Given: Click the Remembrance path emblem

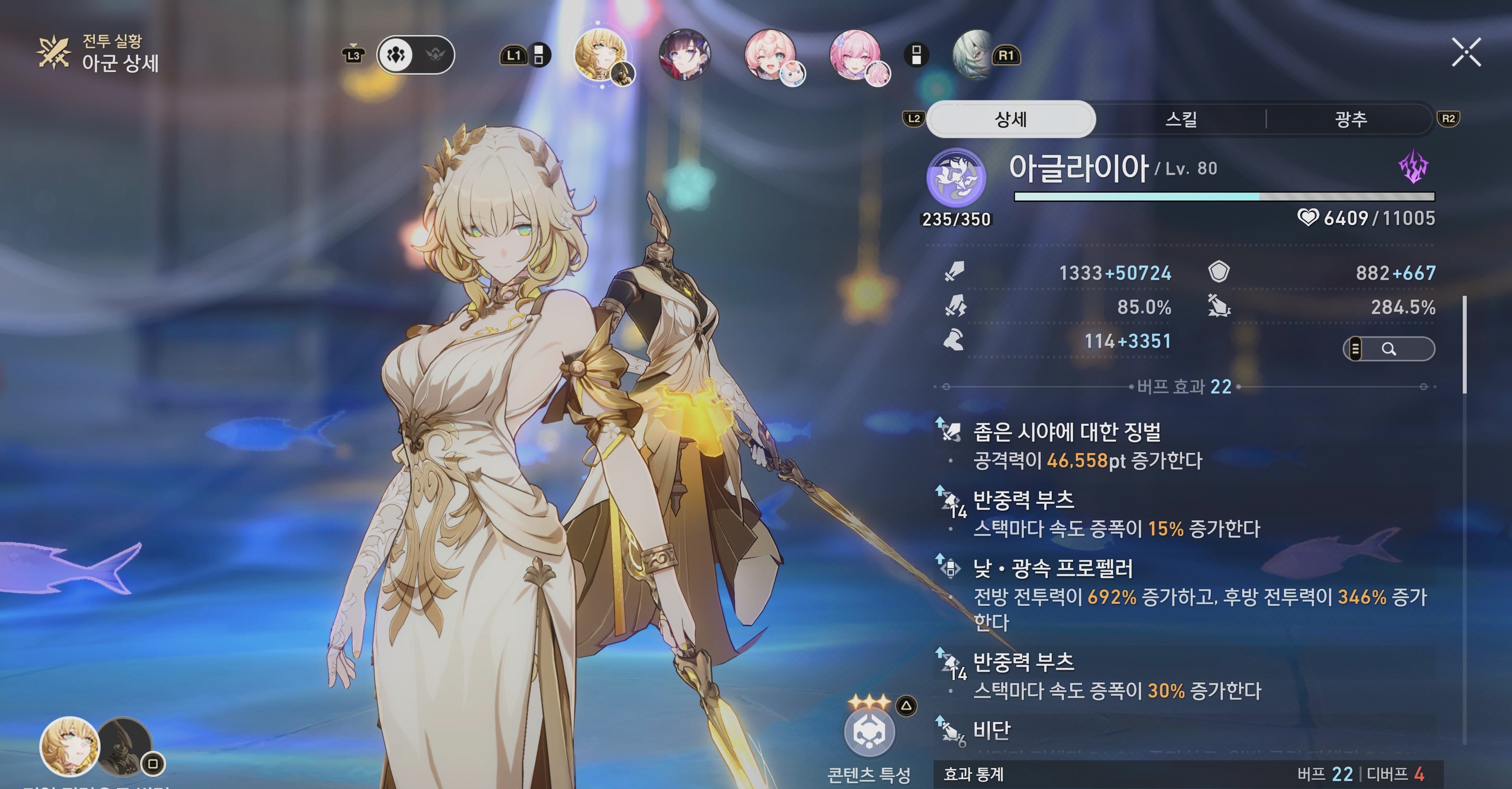Looking at the screenshot, I should click(x=956, y=177).
